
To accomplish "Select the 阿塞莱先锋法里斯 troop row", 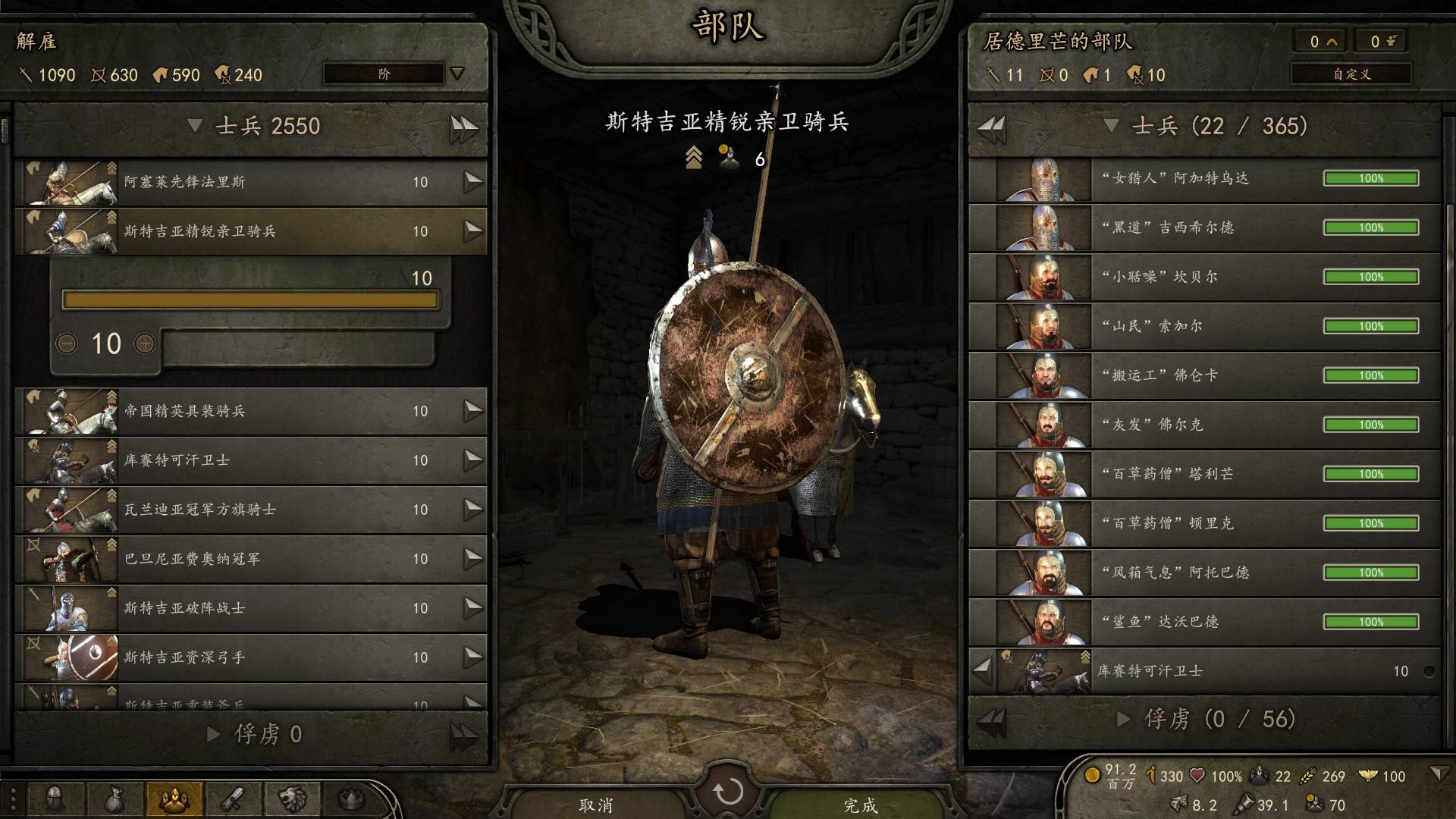I will click(250, 182).
